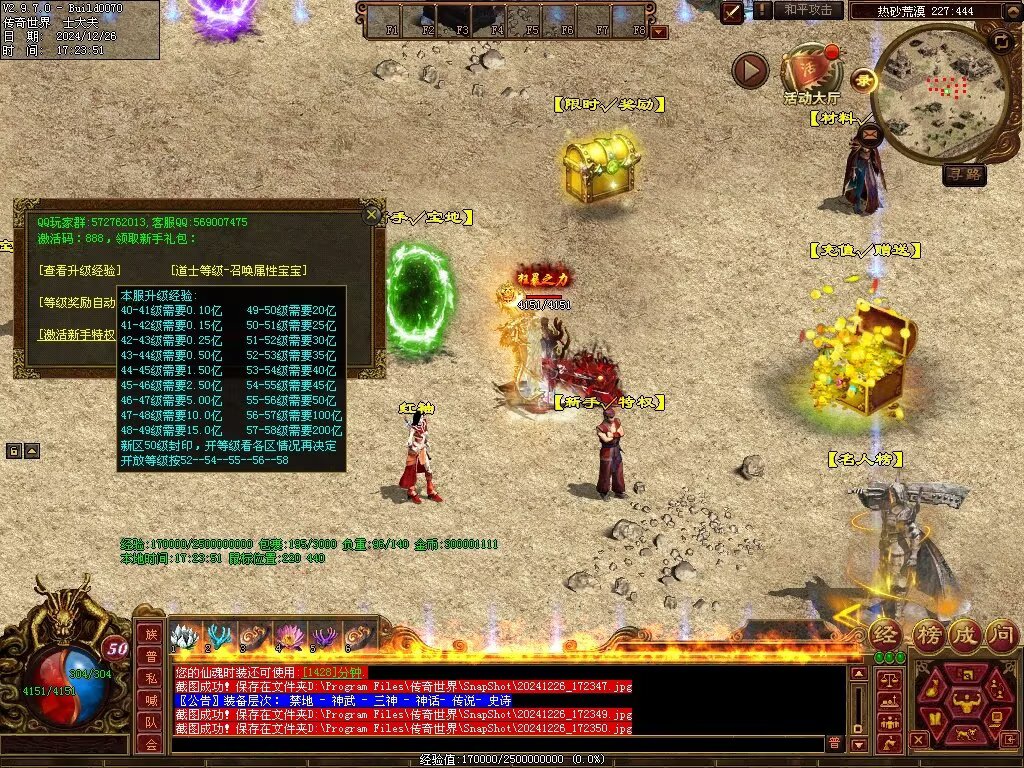Use the pink lotus in slot 4
The width and height of the screenshot is (1024, 768).
[x=293, y=636]
